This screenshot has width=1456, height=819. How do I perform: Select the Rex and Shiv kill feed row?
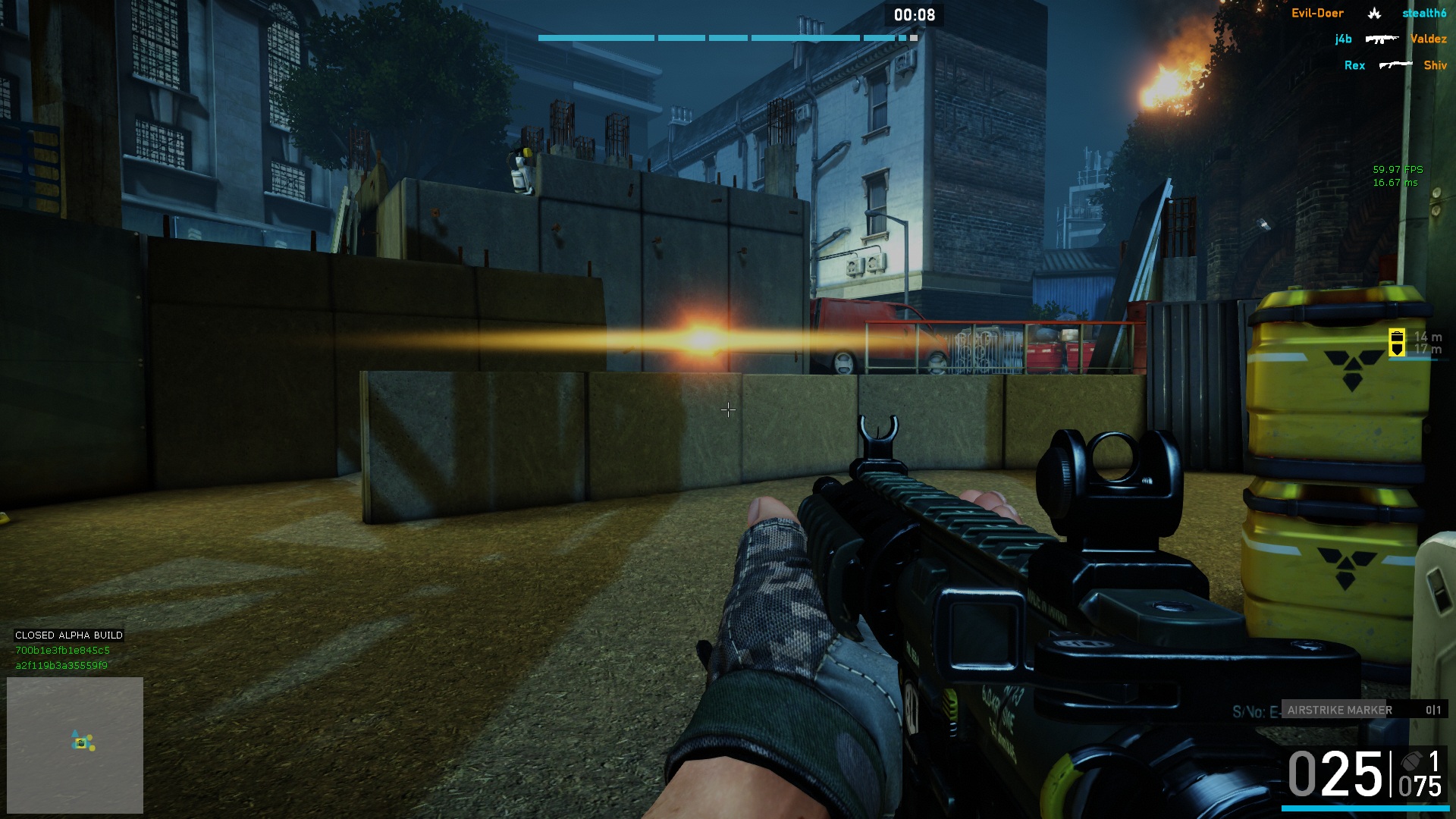click(1395, 65)
